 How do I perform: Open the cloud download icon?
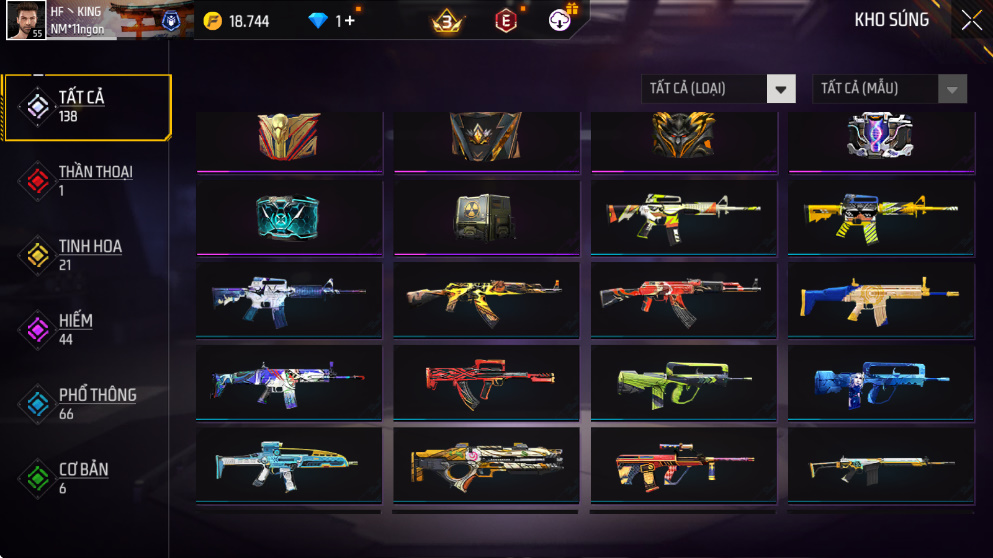(561, 21)
